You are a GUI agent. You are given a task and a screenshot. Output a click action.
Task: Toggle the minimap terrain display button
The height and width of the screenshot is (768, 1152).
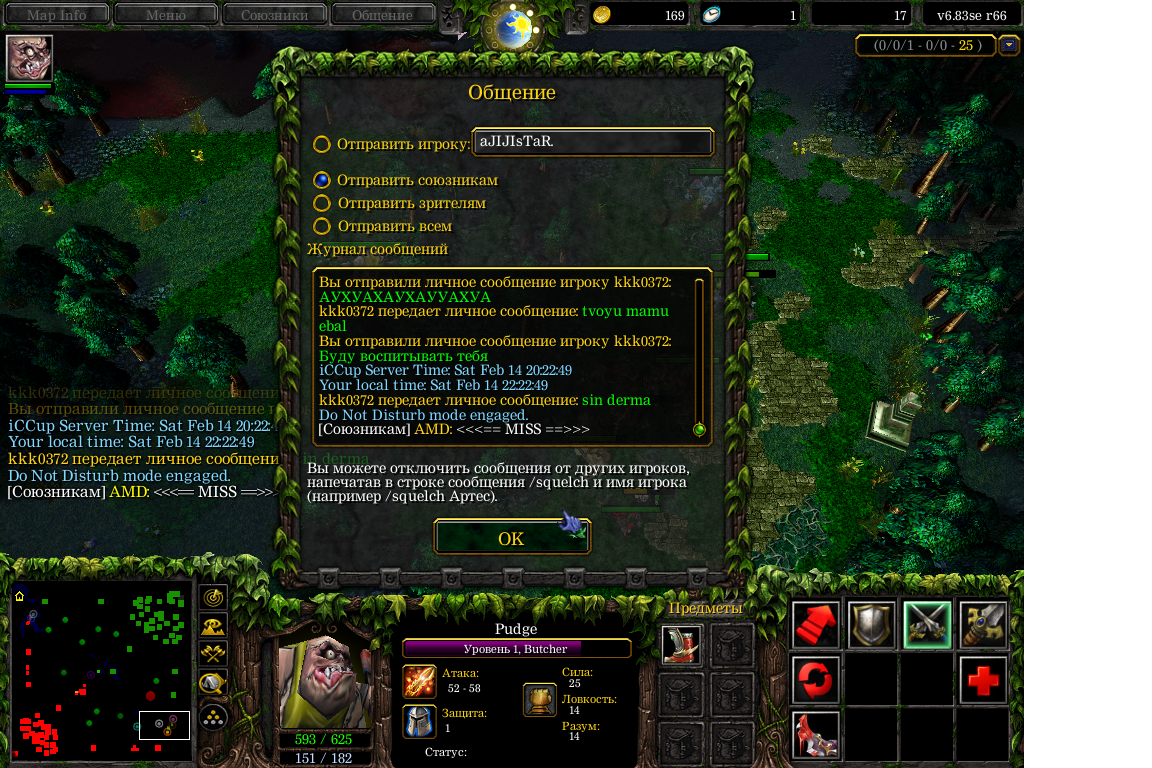tap(213, 626)
